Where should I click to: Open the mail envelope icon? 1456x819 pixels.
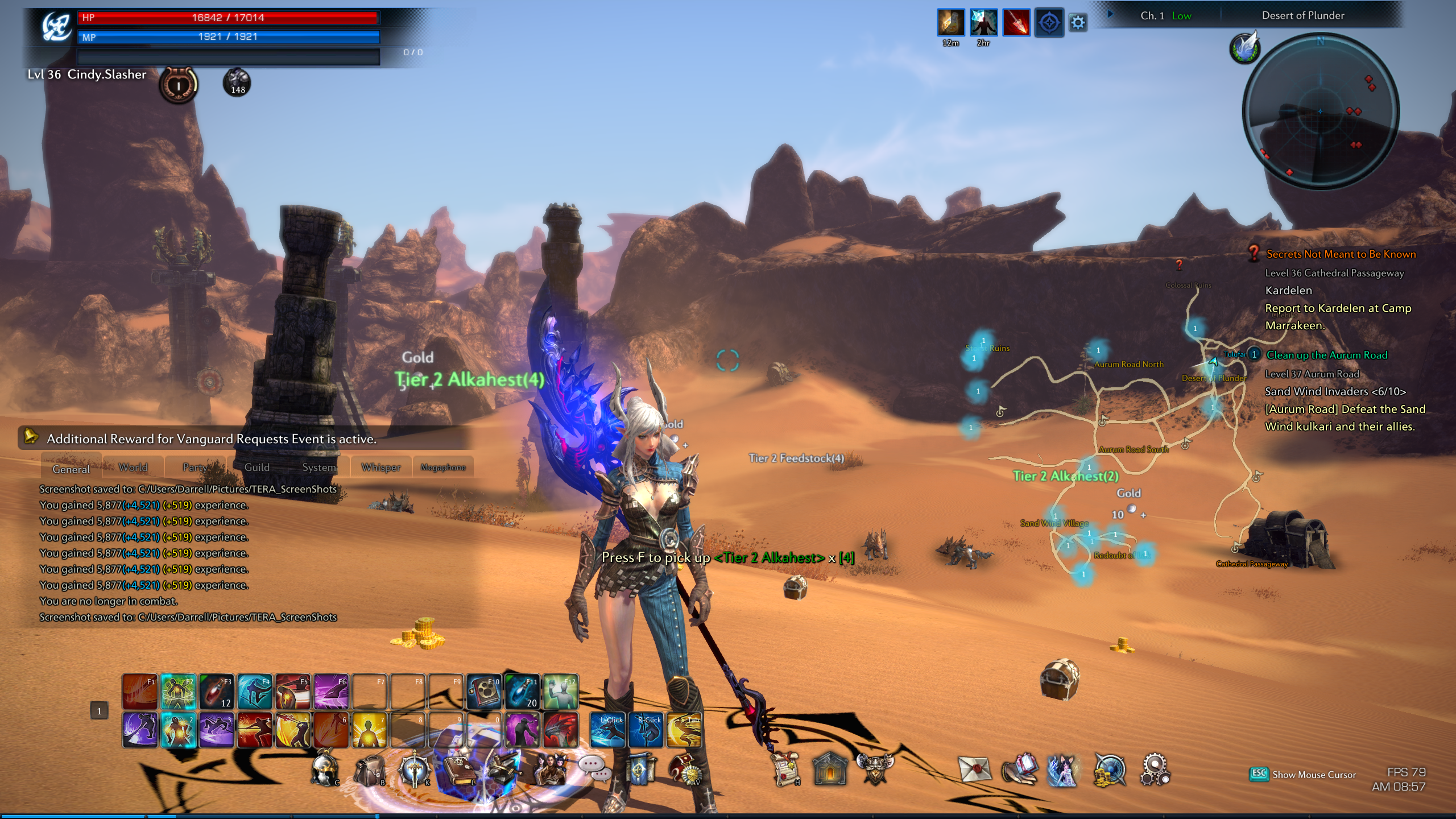[974, 770]
